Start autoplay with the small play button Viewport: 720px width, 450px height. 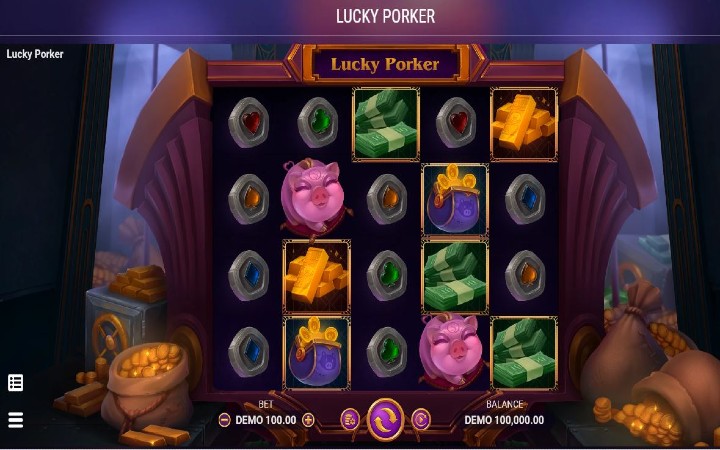421,419
